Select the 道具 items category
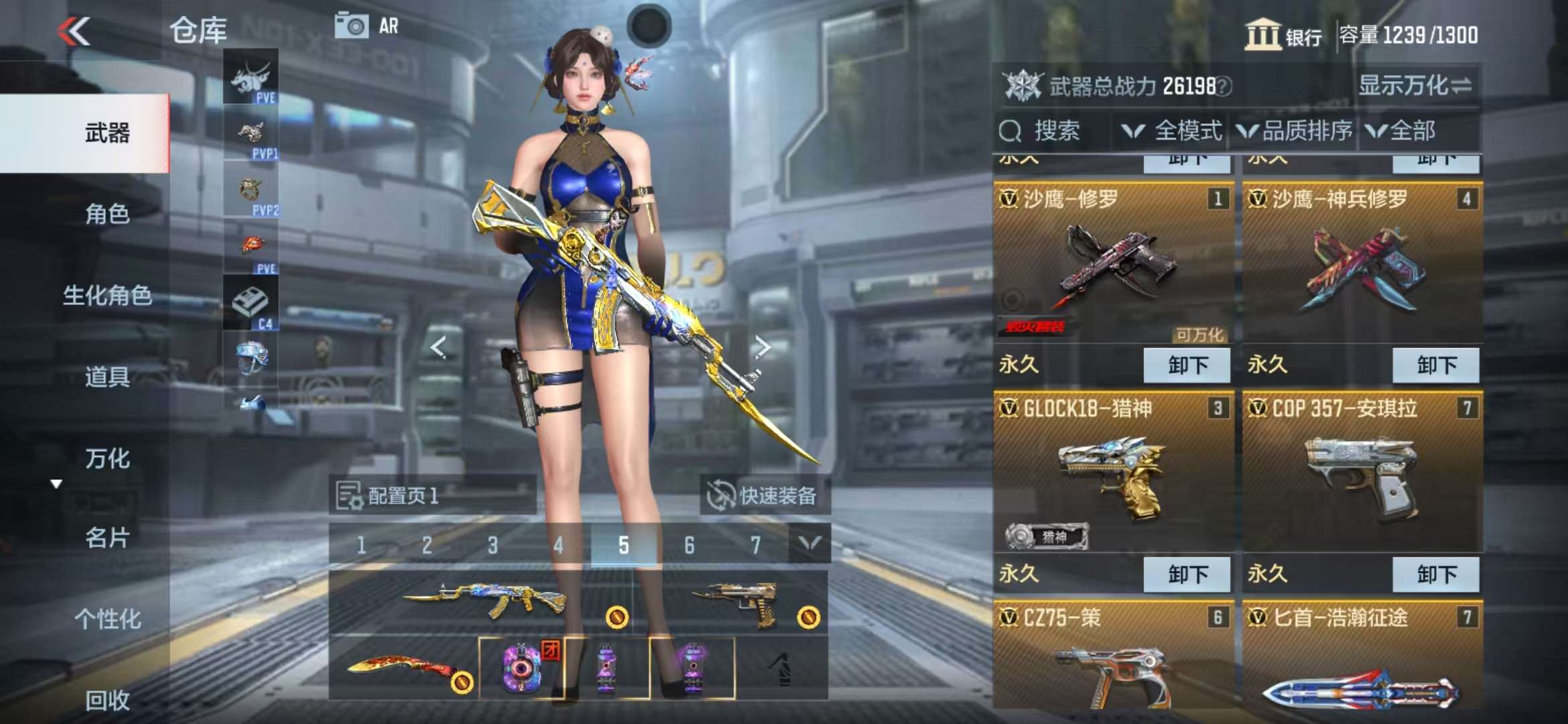The width and height of the screenshot is (1568, 724). 107,377
